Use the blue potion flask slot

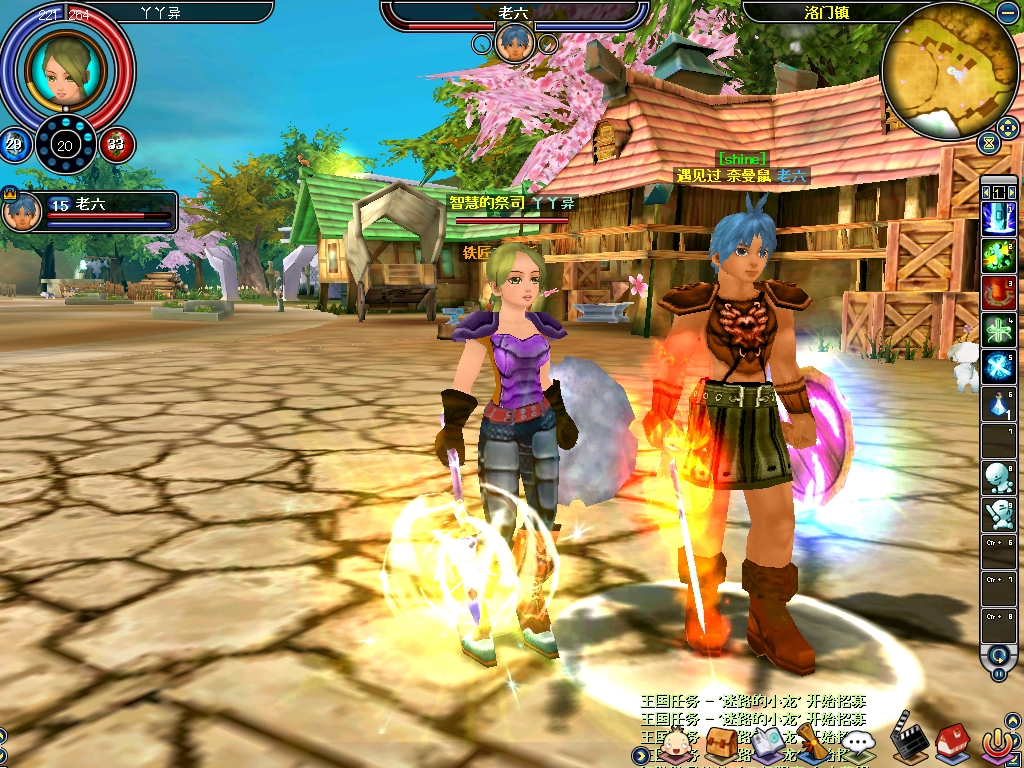click(998, 405)
